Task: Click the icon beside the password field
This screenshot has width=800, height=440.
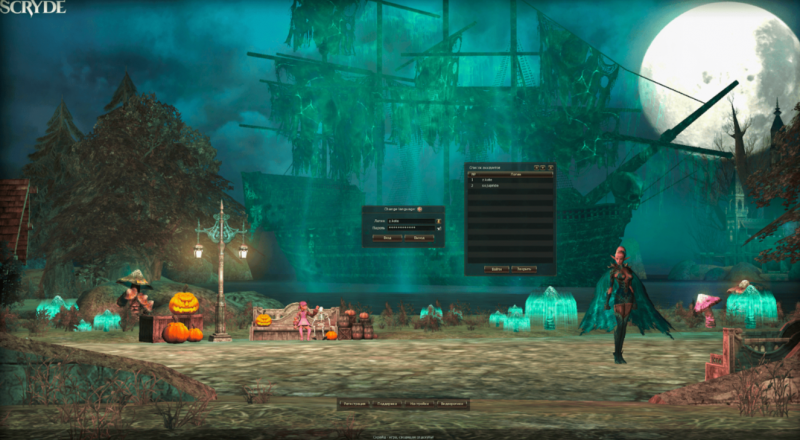Action: (440, 229)
